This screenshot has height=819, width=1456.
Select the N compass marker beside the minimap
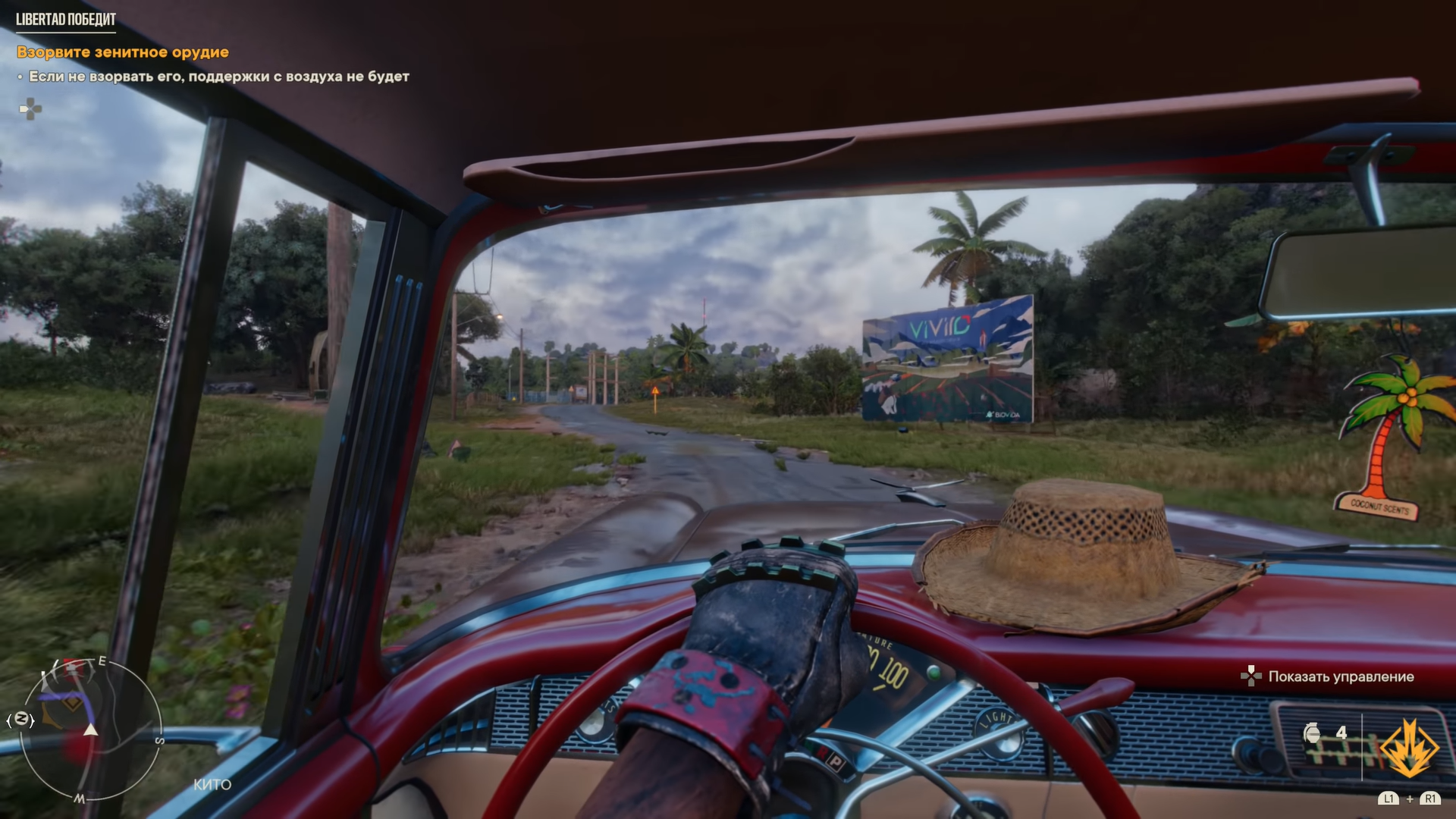pyautogui.click(x=22, y=719)
